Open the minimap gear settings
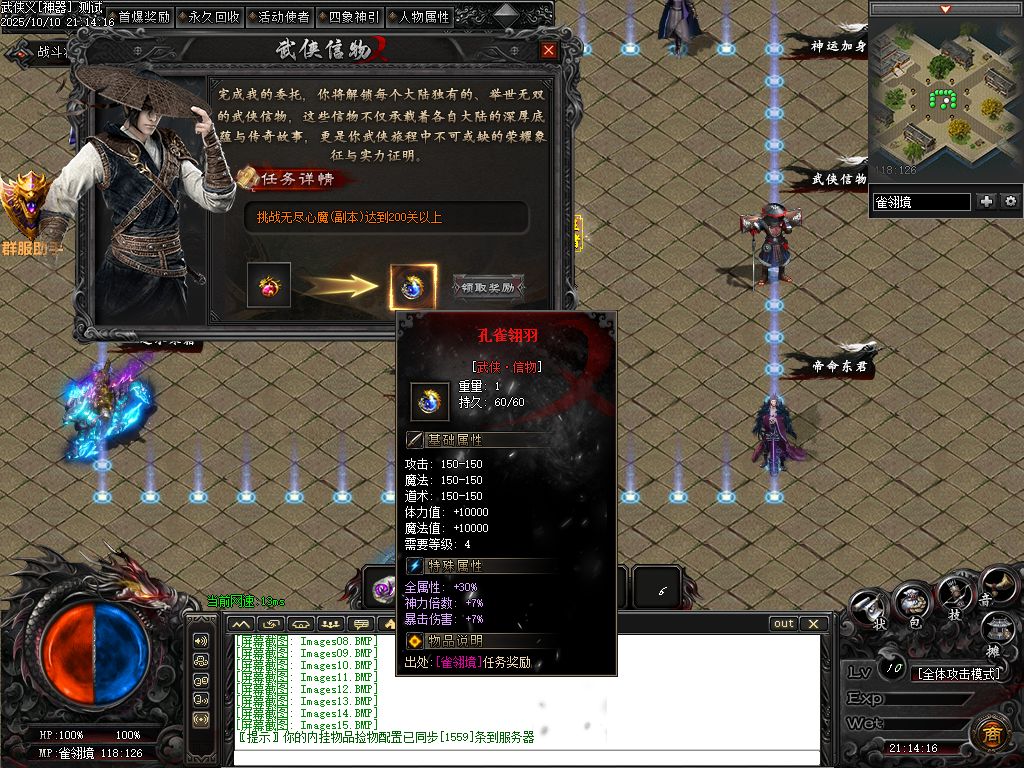1024x768 pixels. point(1011,201)
